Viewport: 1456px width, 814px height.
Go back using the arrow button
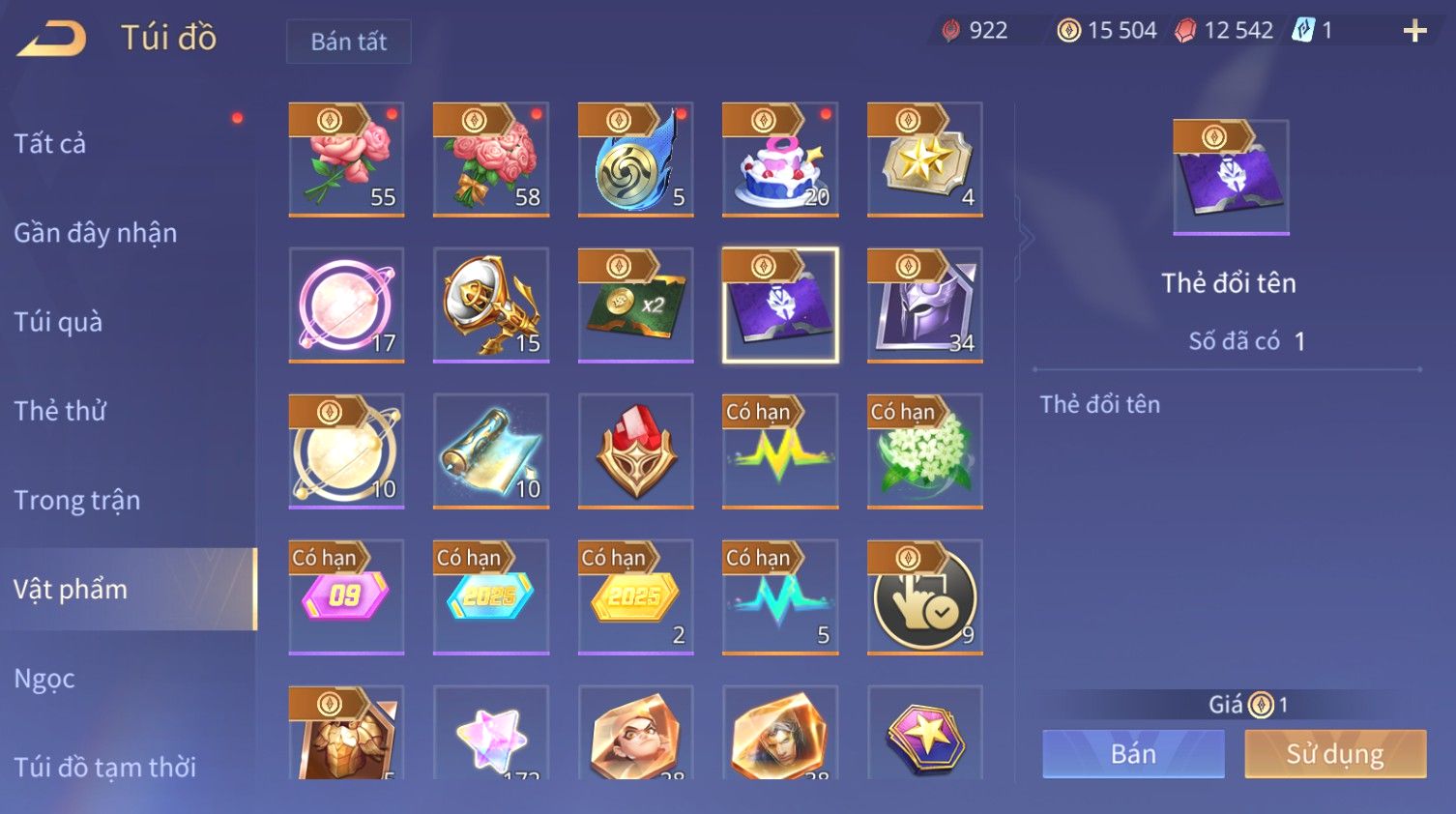click(x=53, y=39)
